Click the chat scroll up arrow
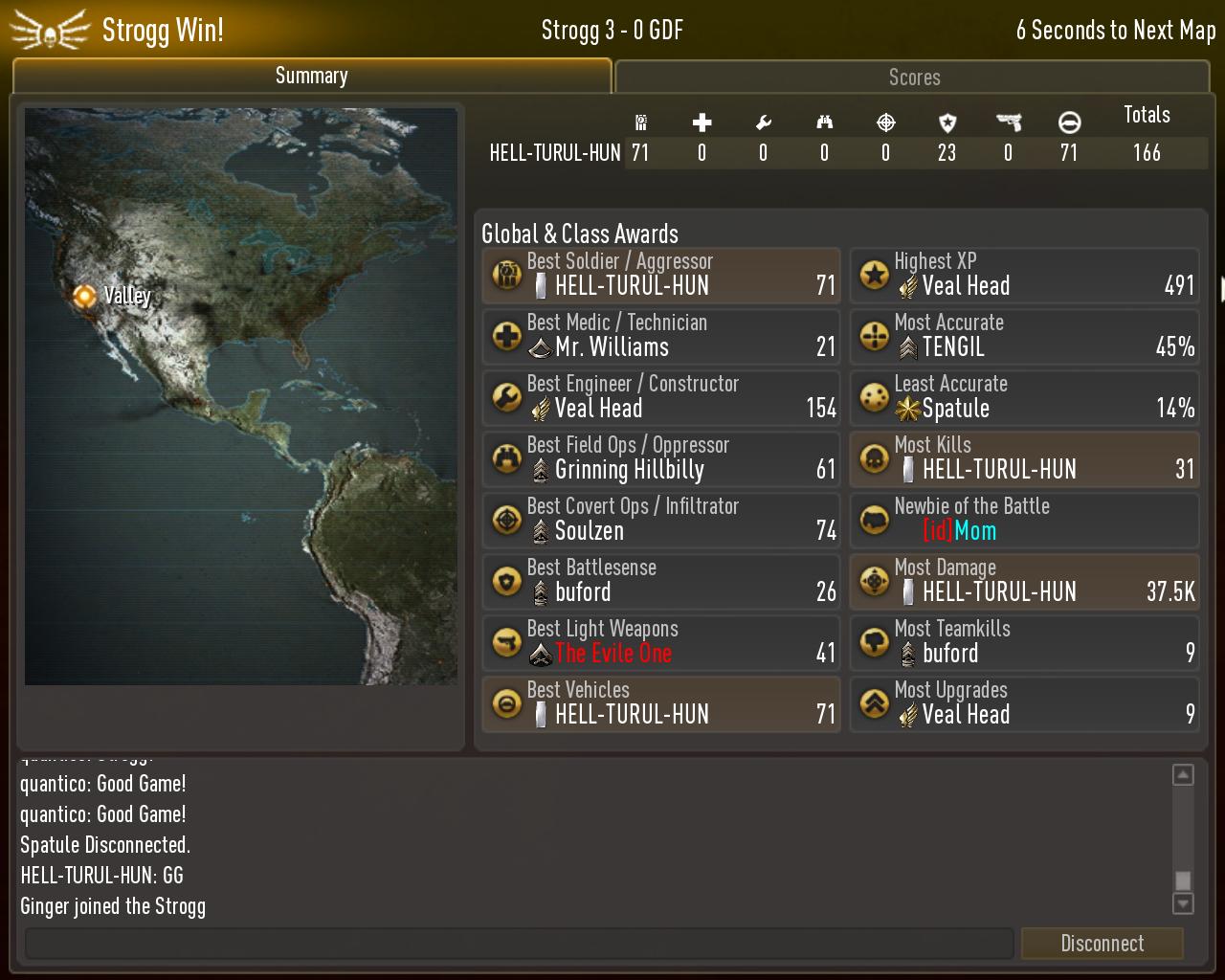 coord(1183,775)
